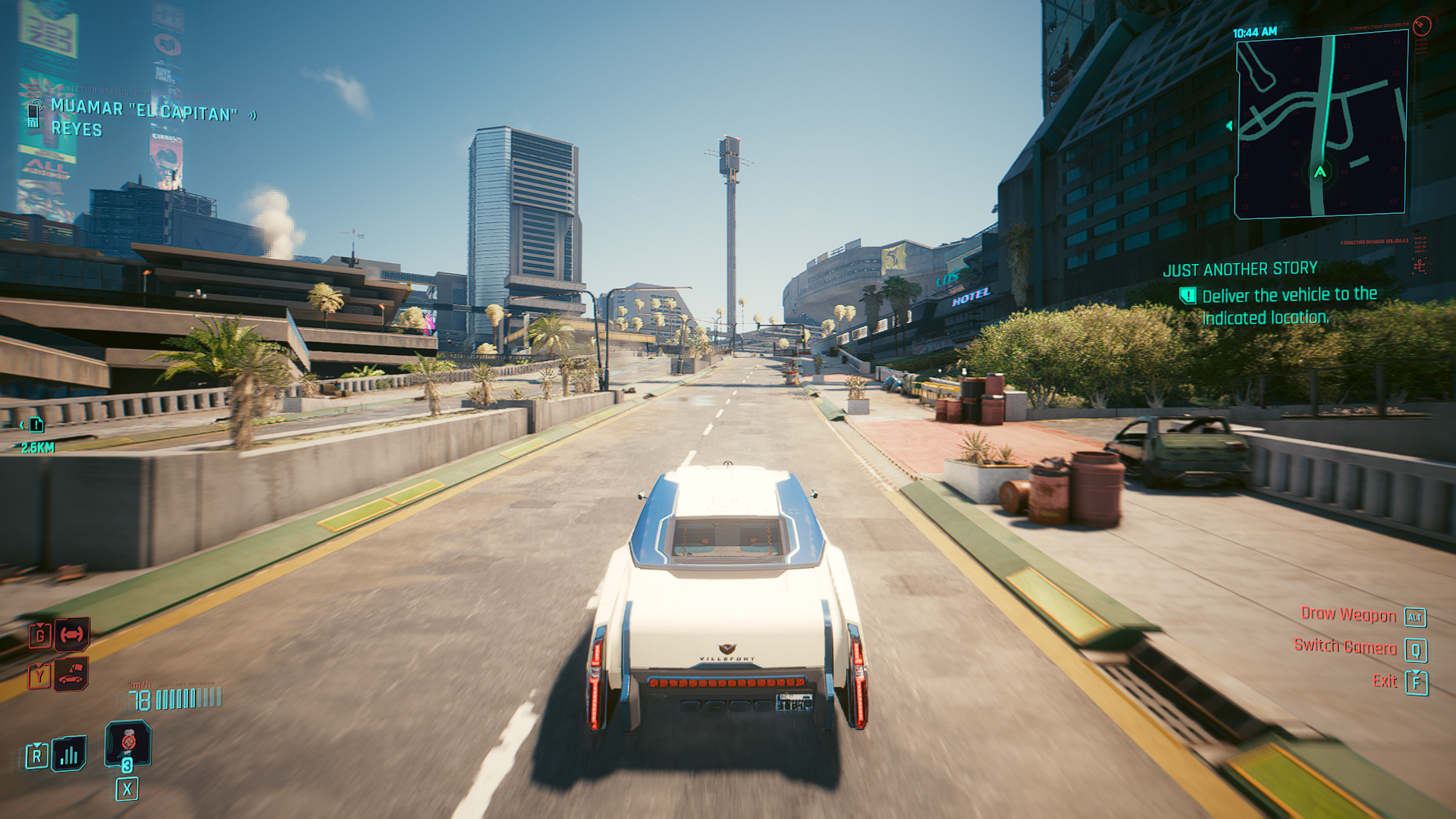Select the Draw Weapon action label
This screenshot has height=819, width=1456.
(x=1348, y=614)
